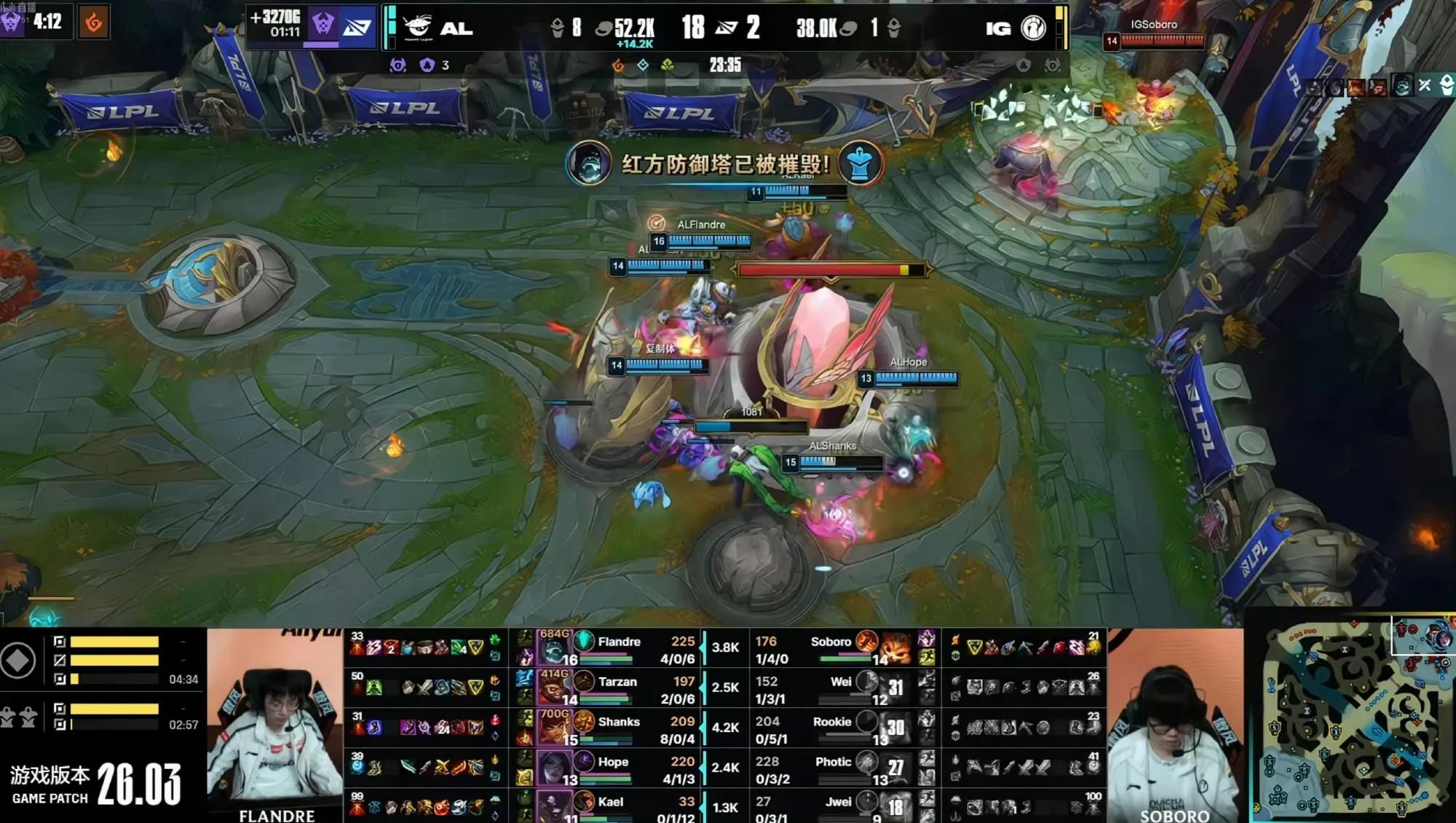Choose Shanks's scoreboard champion portrait

pos(553,727)
